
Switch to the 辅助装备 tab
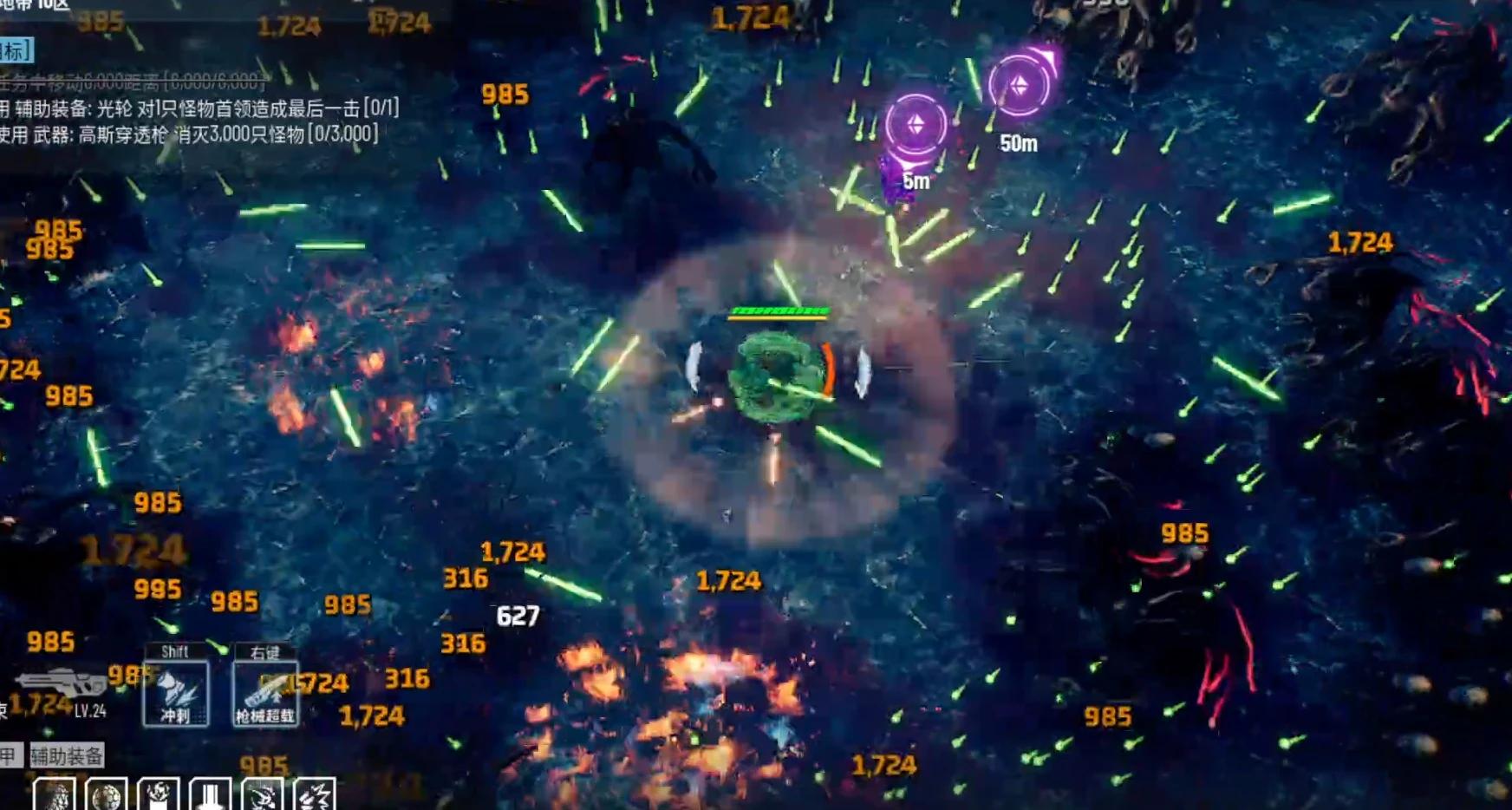[x=67, y=756]
